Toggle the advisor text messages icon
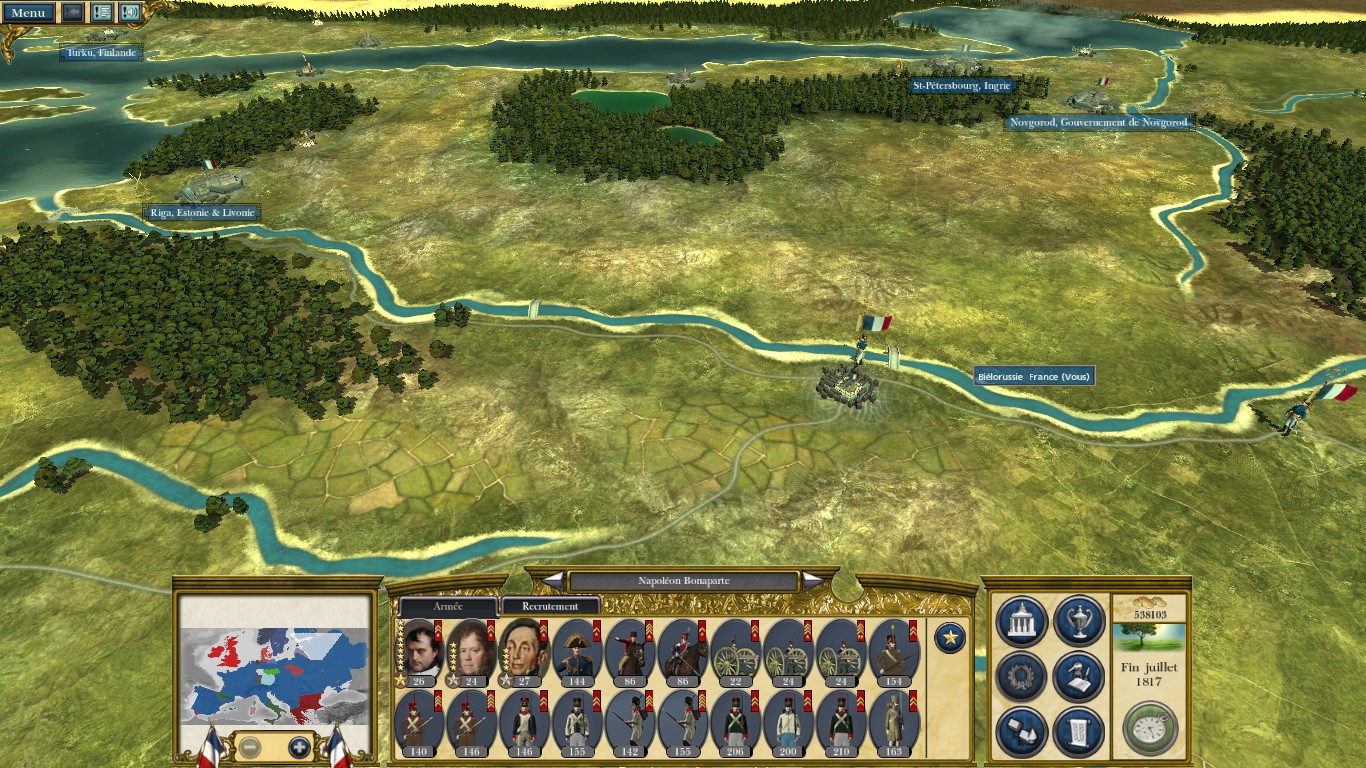 coord(101,13)
